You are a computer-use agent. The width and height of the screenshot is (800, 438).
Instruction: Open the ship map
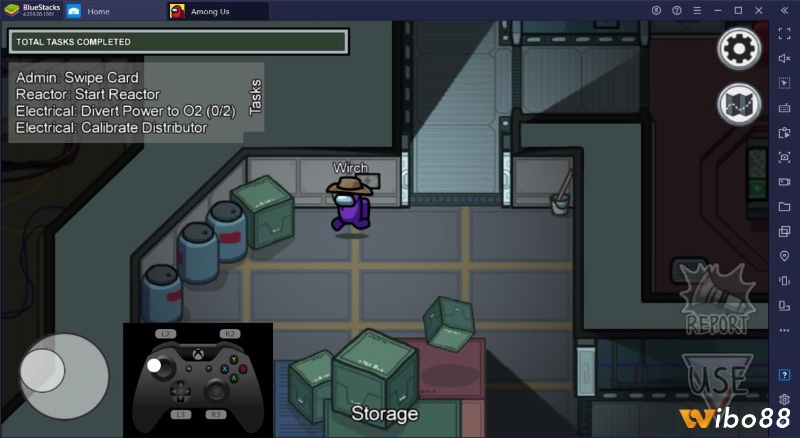[x=739, y=104]
